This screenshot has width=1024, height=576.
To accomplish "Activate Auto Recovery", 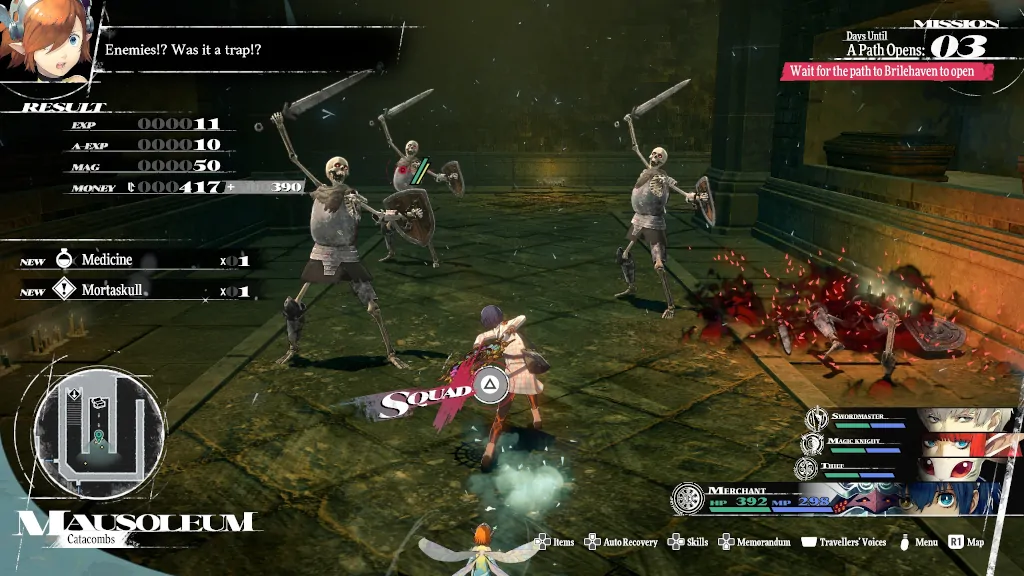I will coord(622,542).
